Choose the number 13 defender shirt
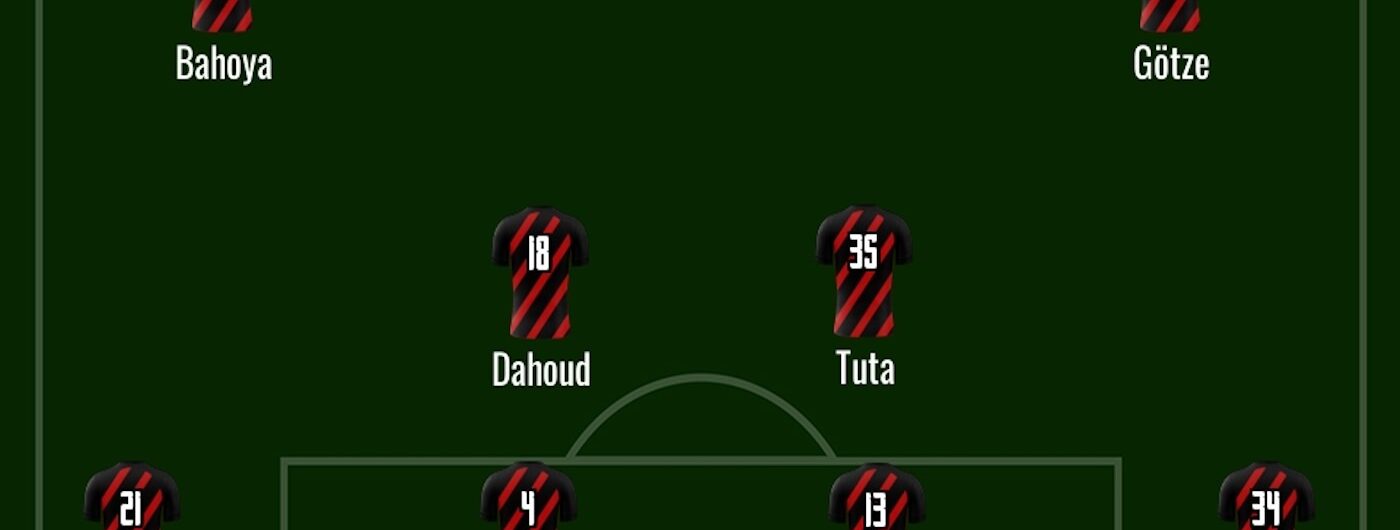Image resolution: width=1400 pixels, height=530 pixels. [876, 497]
